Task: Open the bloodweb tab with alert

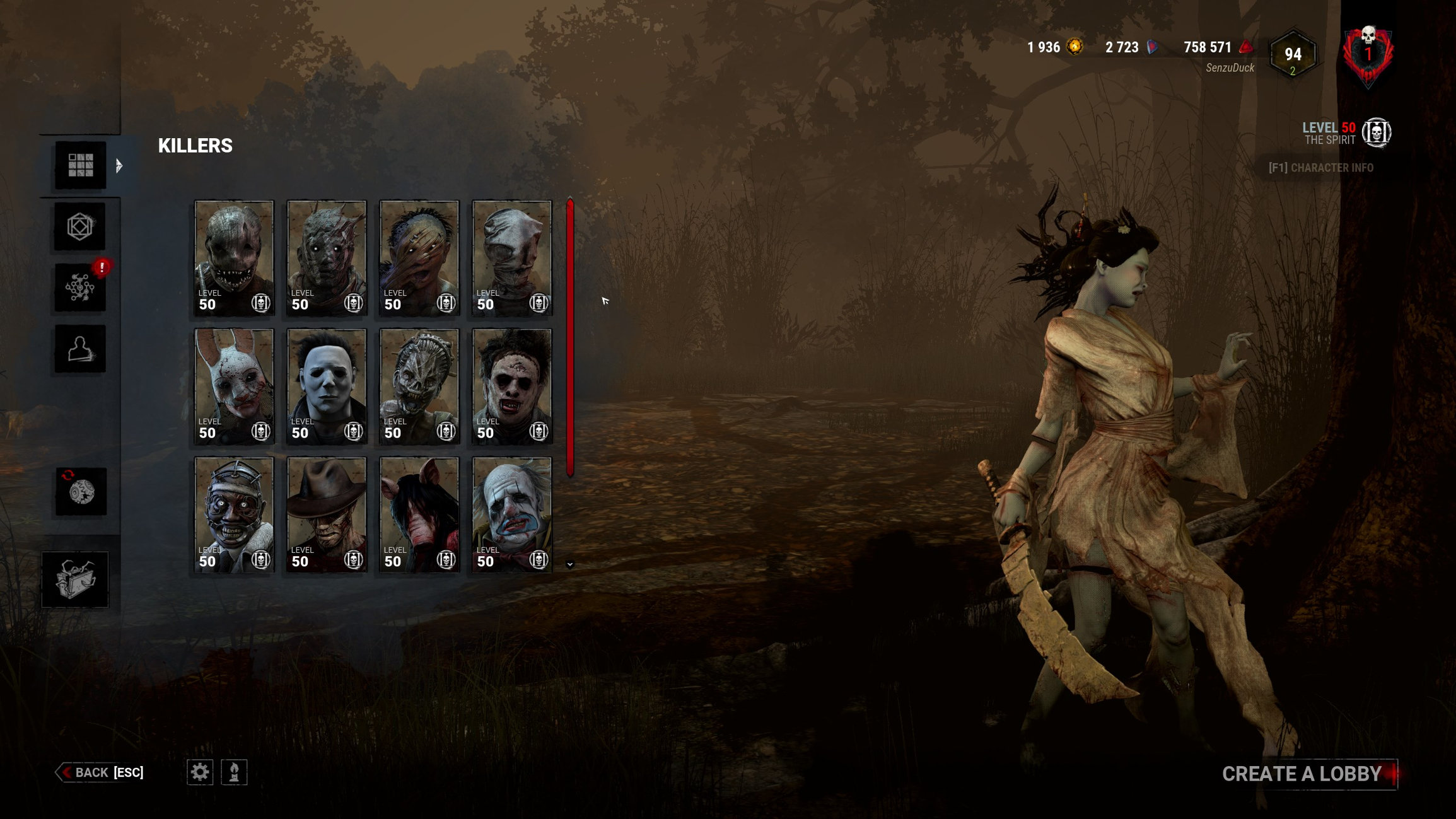Action: click(x=80, y=288)
